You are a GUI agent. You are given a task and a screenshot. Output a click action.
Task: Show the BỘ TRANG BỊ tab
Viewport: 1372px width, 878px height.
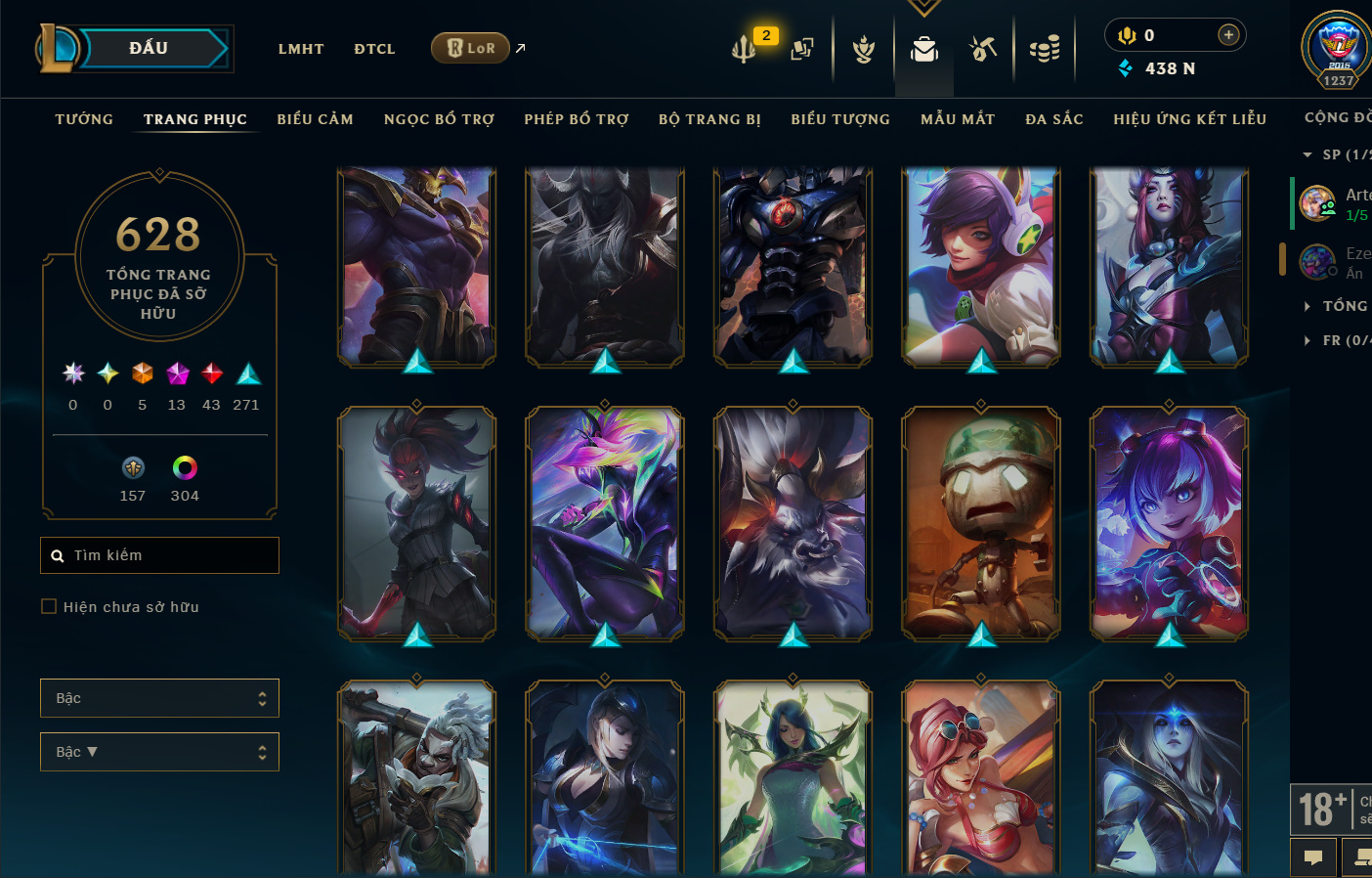tap(709, 119)
